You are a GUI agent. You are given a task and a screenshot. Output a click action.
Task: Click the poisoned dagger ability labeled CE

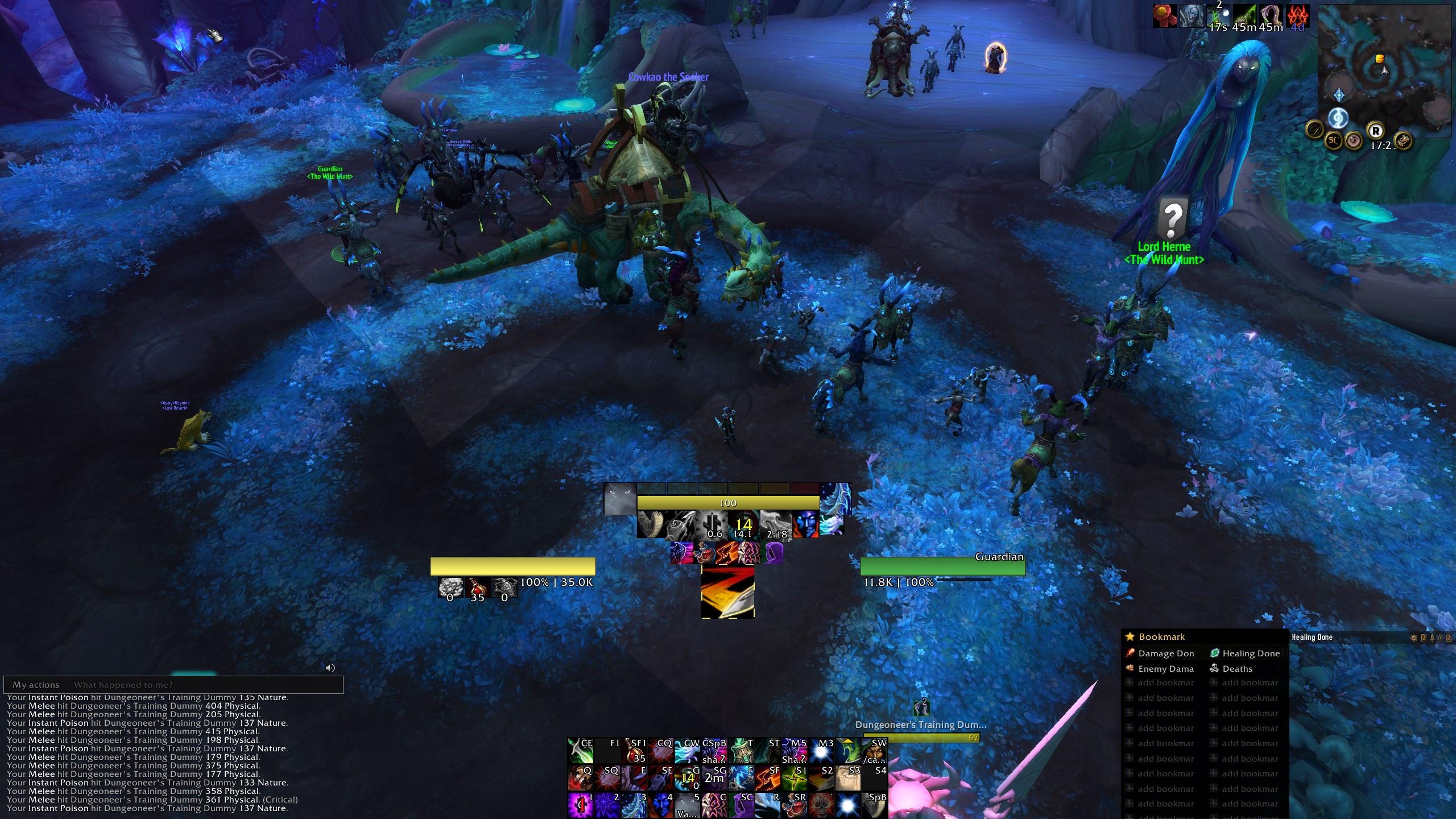[580, 751]
